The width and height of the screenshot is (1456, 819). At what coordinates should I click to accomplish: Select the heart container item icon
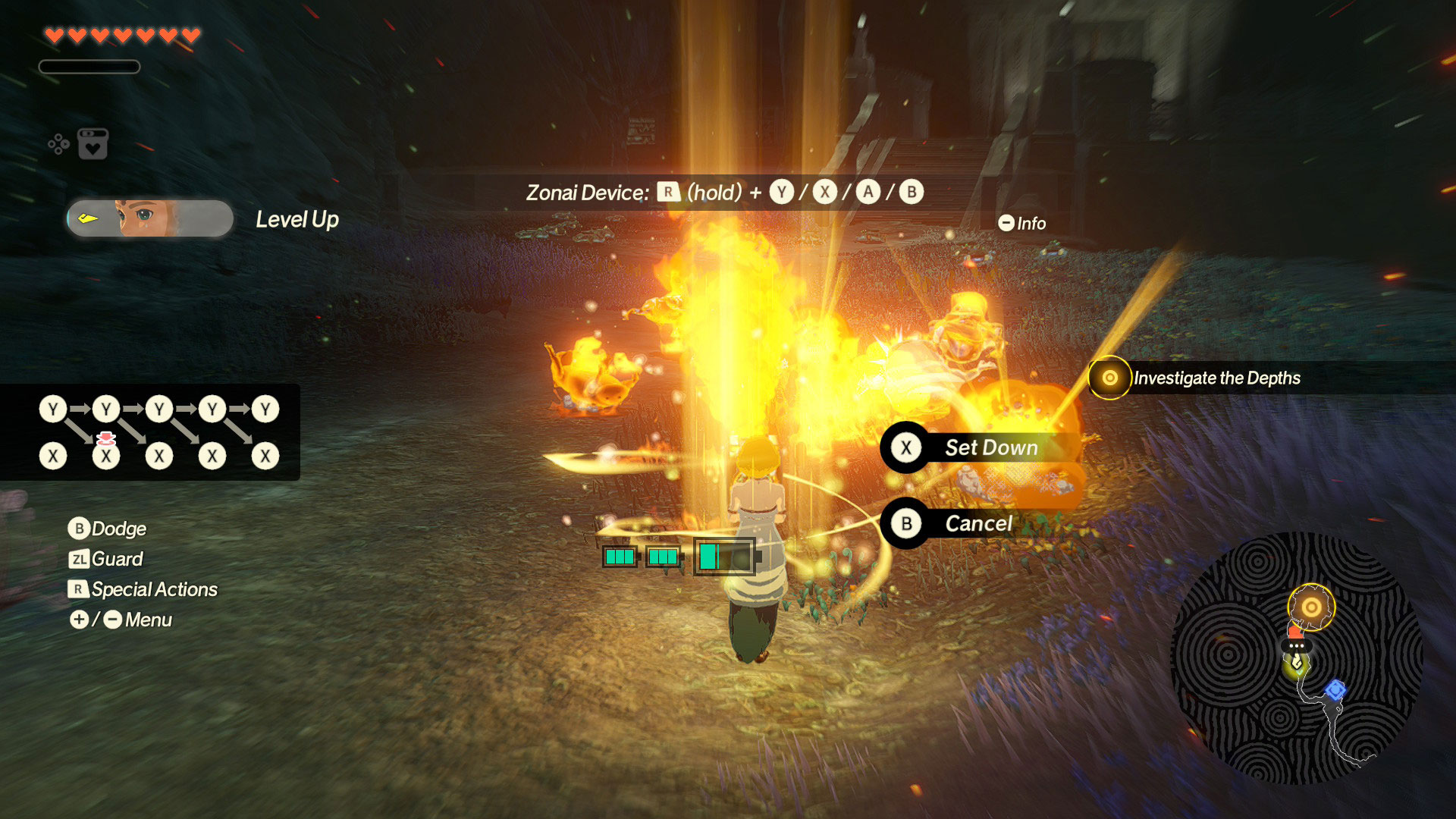pyautogui.click(x=93, y=144)
